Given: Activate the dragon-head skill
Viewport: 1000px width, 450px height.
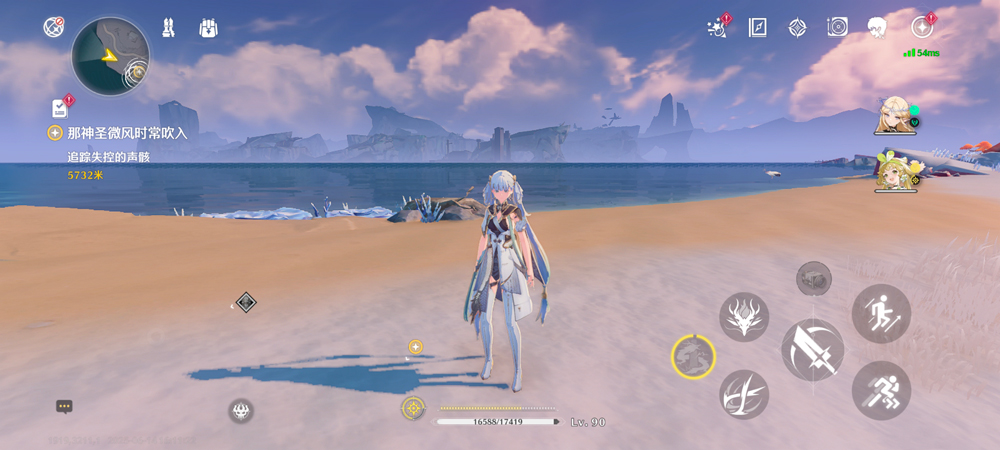Looking at the screenshot, I should coord(743,316).
